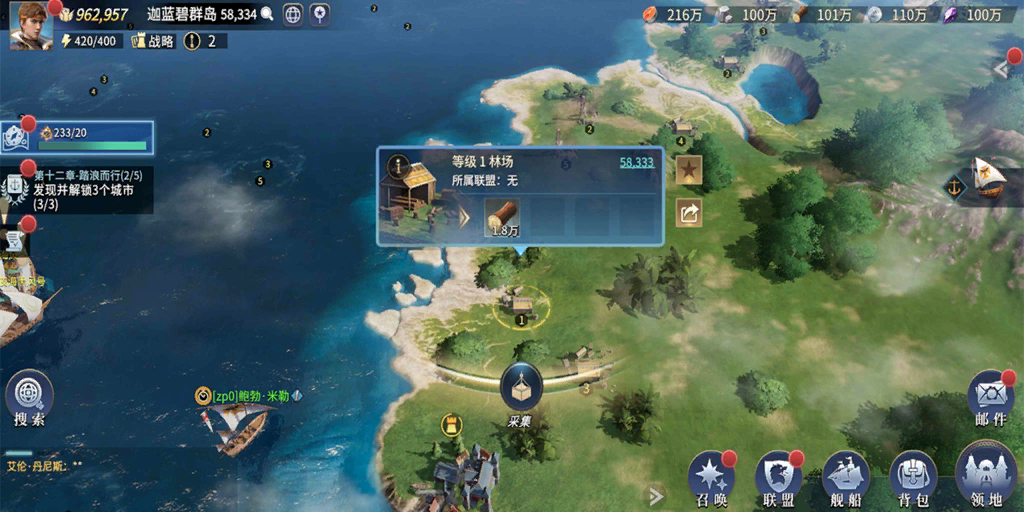Tap the 采集 gather button

521,393
